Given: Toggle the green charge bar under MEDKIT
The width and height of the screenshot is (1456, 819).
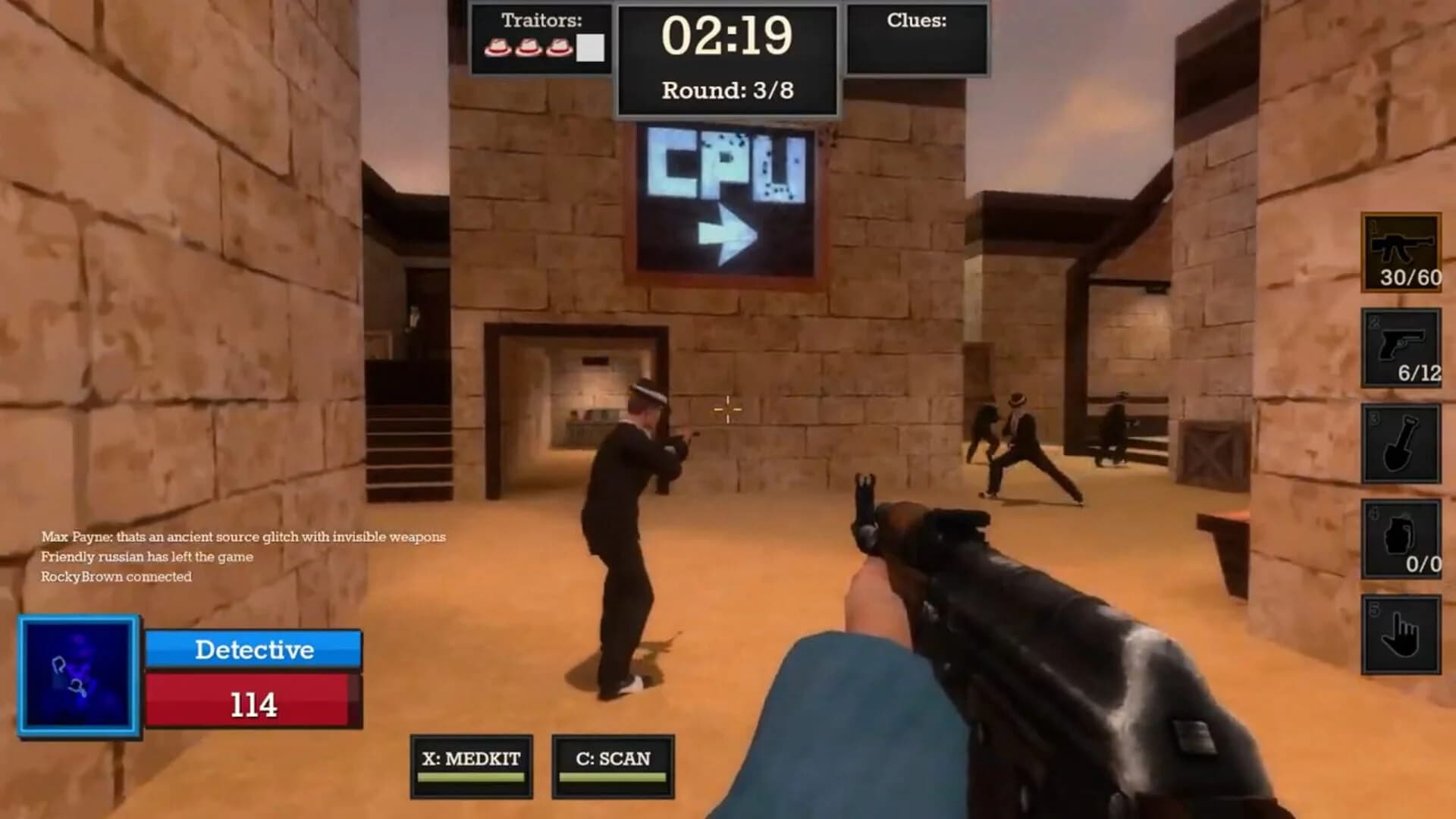Looking at the screenshot, I should tap(472, 777).
